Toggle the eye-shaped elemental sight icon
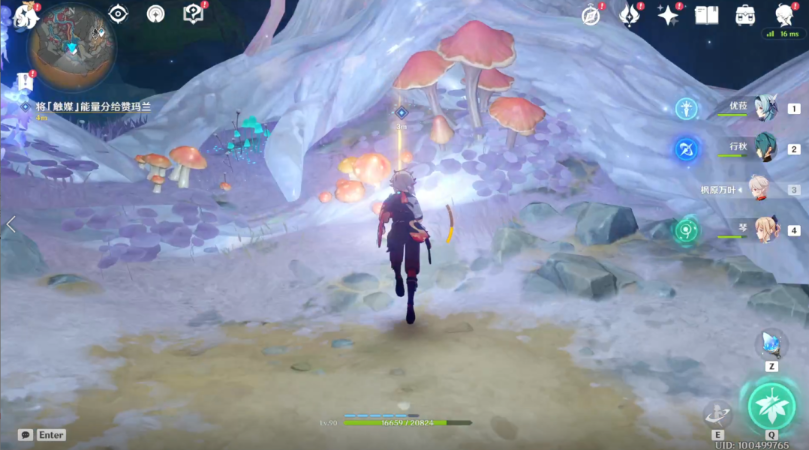The height and width of the screenshot is (450, 809). (119, 14)
